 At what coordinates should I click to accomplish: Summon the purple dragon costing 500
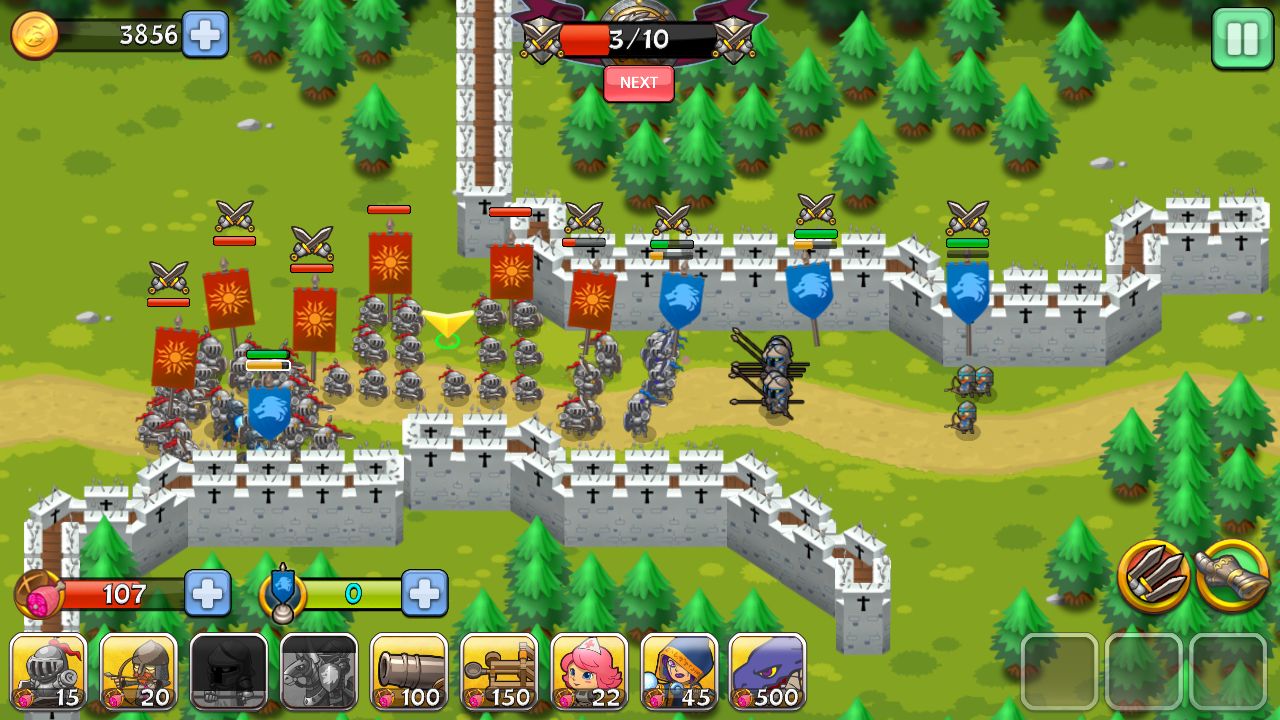(x=767, y=672)
